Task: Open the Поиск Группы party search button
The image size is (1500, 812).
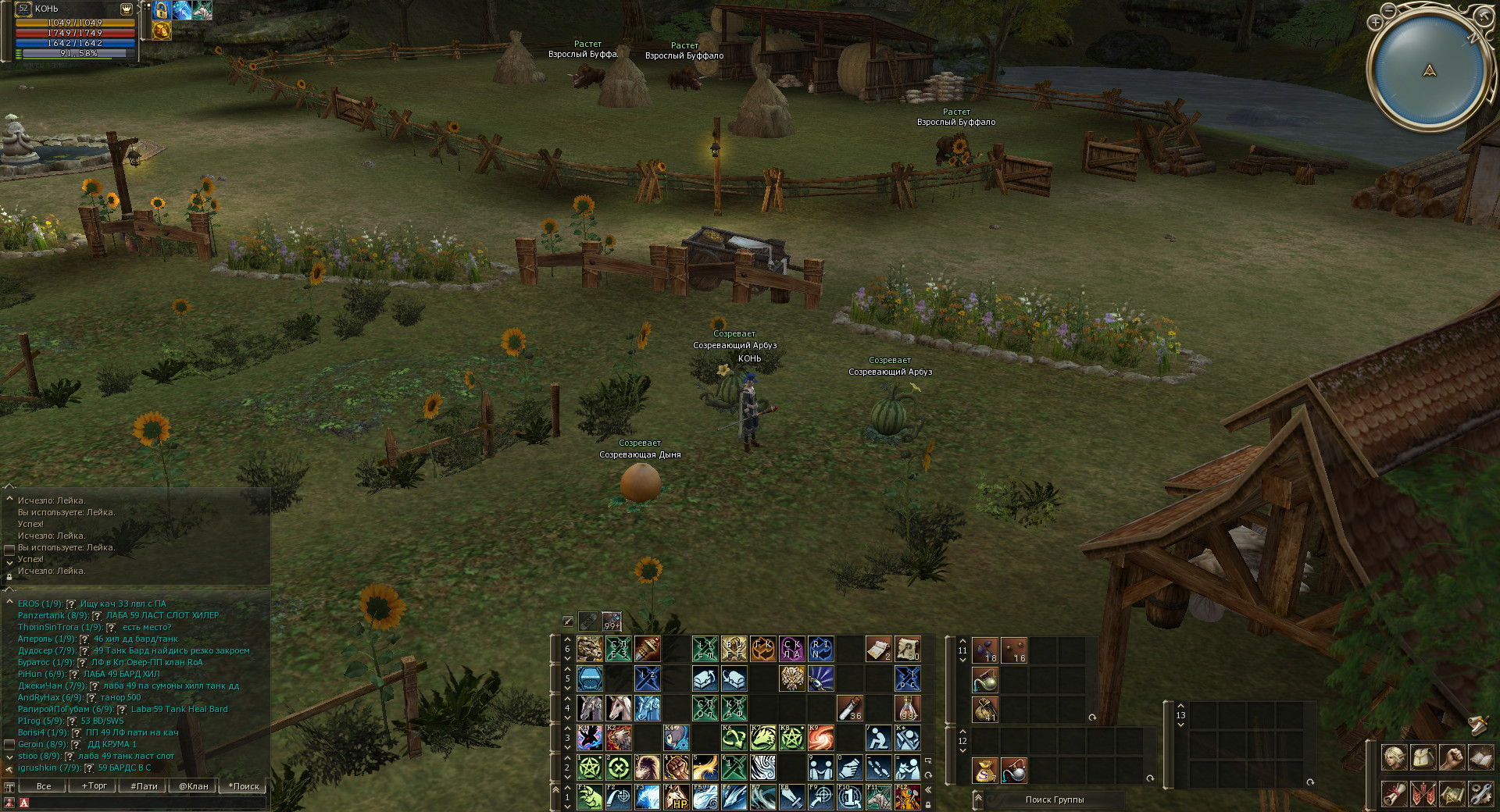Action: (1054, 800)
